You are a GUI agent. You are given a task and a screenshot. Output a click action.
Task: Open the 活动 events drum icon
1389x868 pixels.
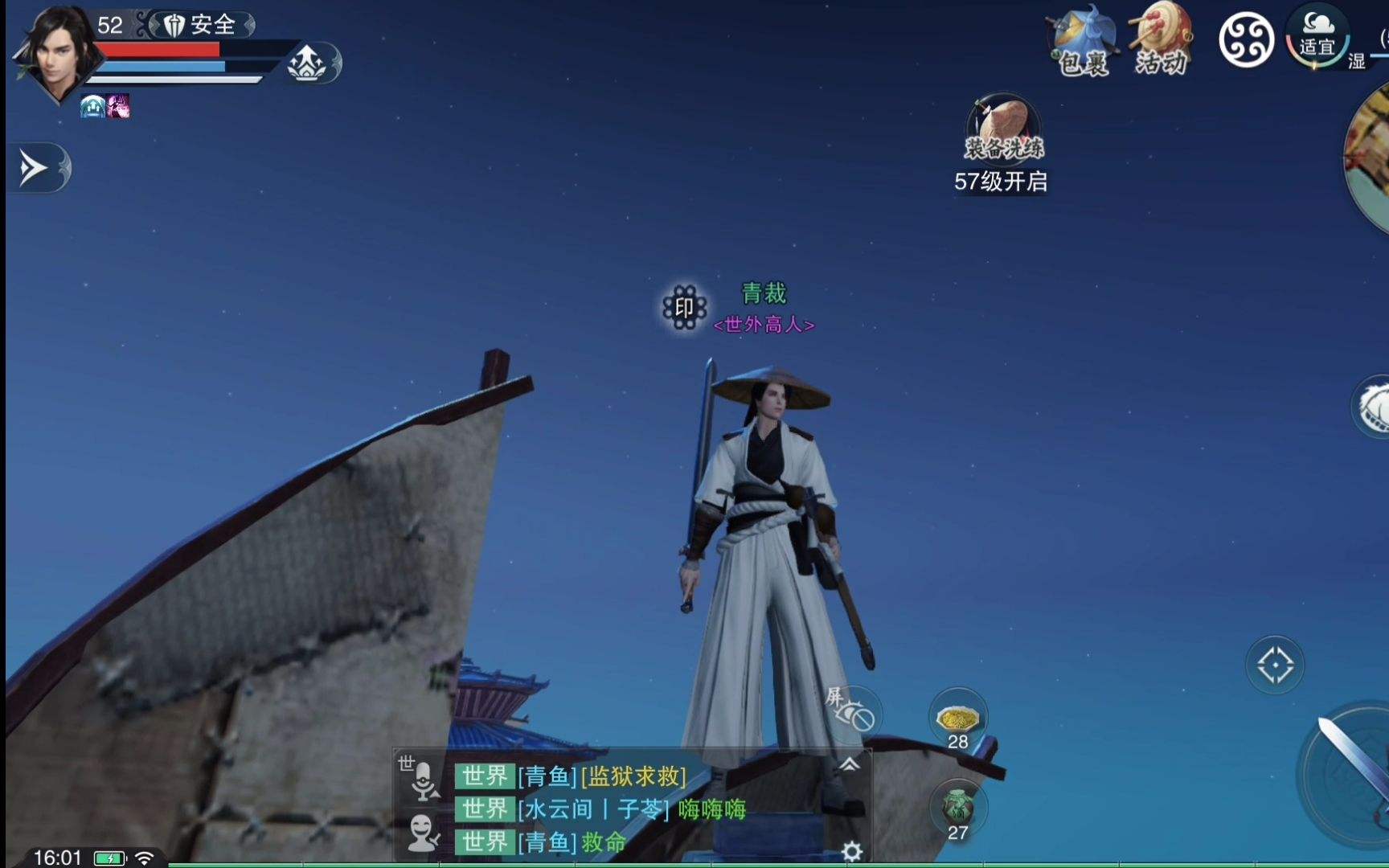(x=1161, y=40)
